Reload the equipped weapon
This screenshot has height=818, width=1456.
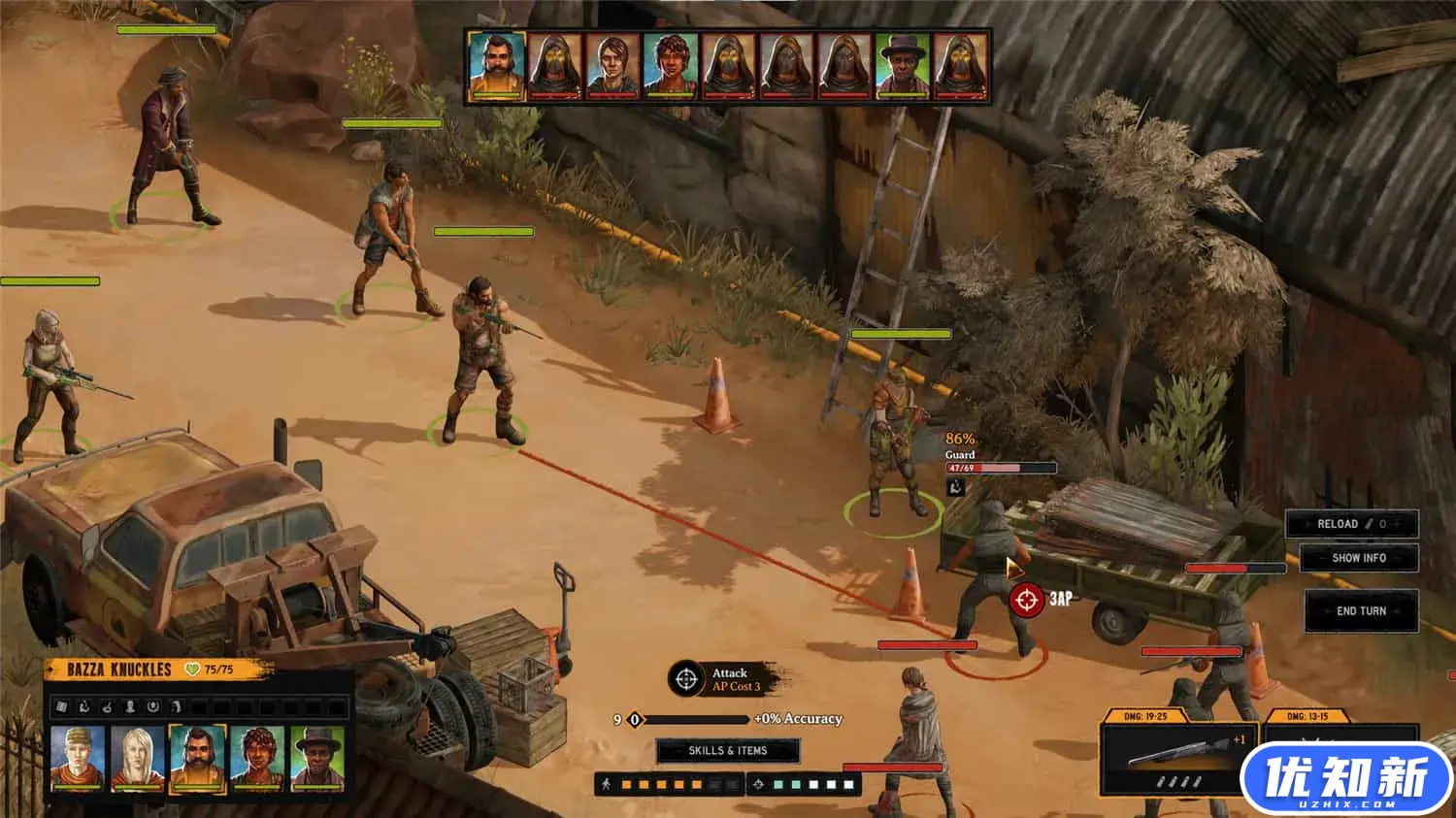[1351, 524]
